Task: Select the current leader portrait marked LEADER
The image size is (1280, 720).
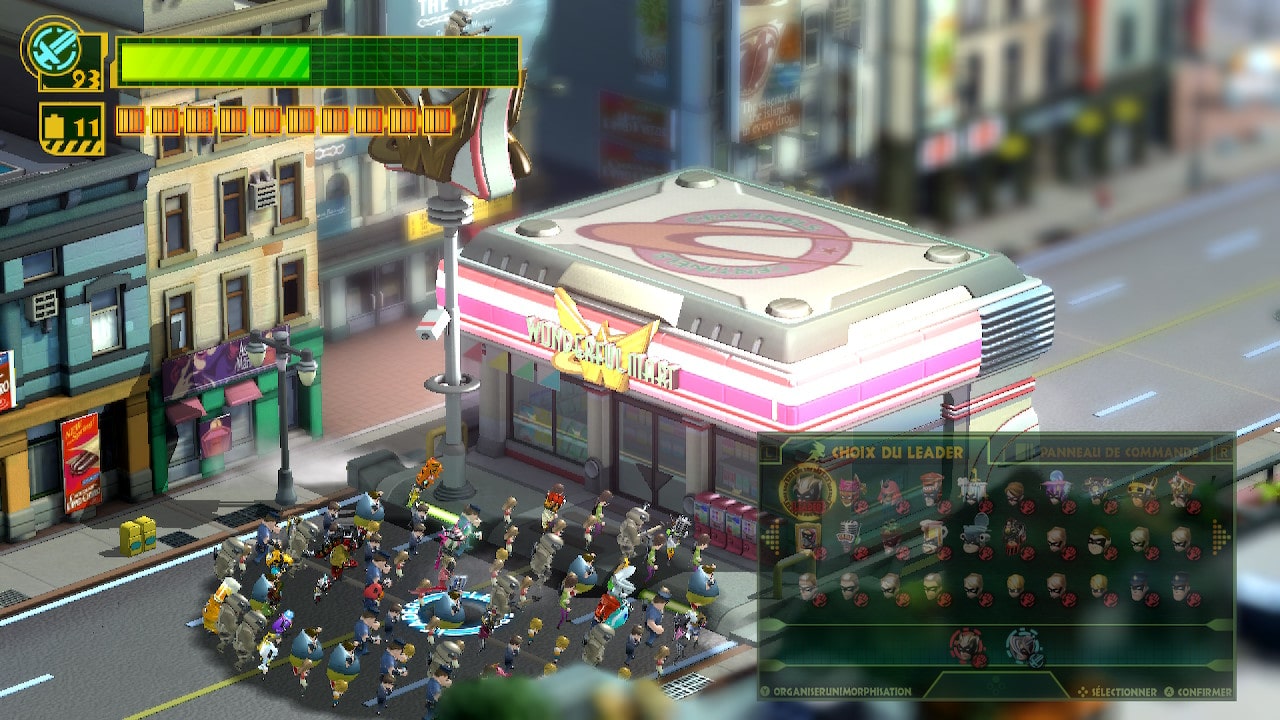Action: pos(808,490)
